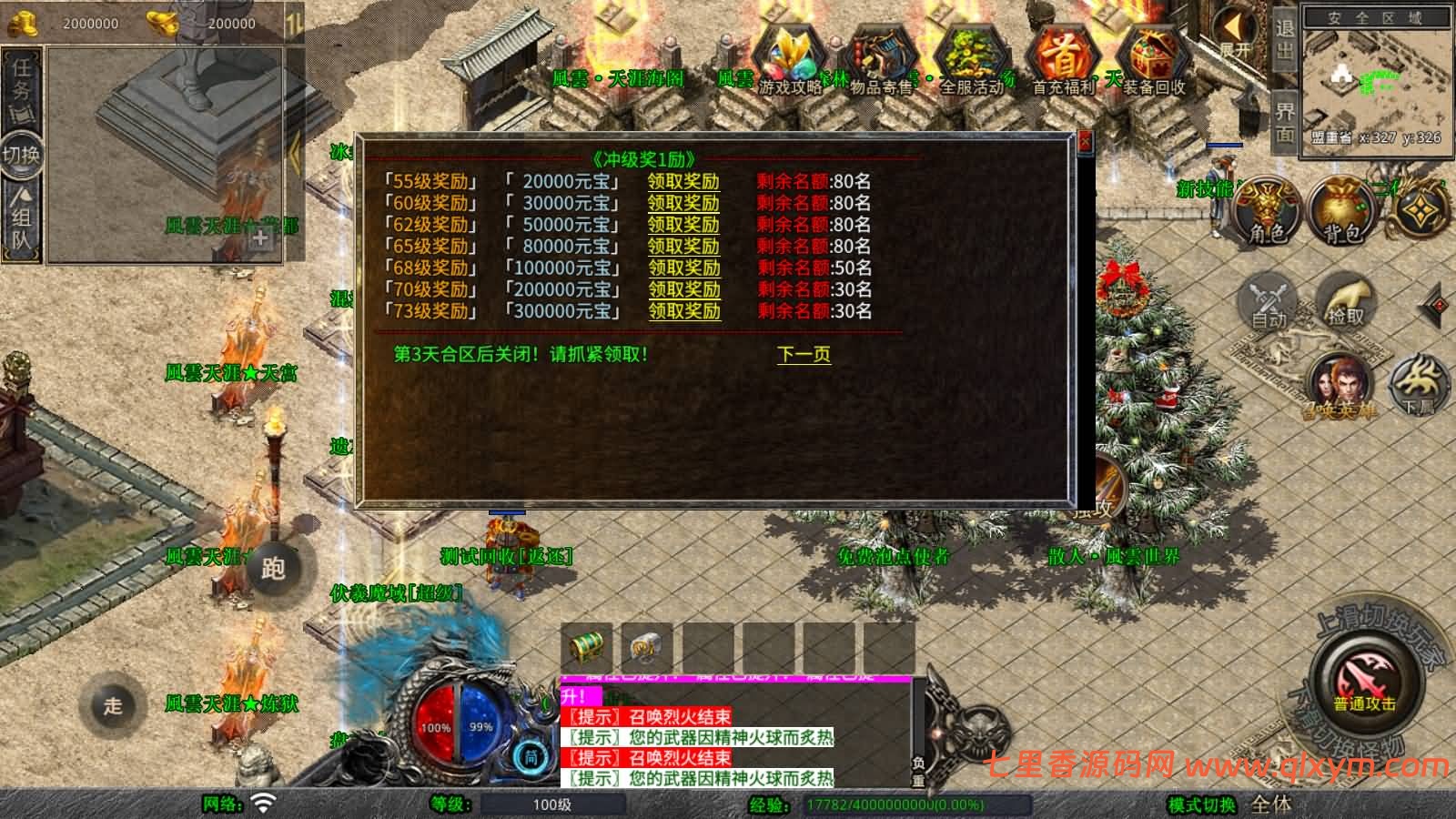Open 全服活动 server events
Screen dimensions: 1456x819
coord(972,59)
